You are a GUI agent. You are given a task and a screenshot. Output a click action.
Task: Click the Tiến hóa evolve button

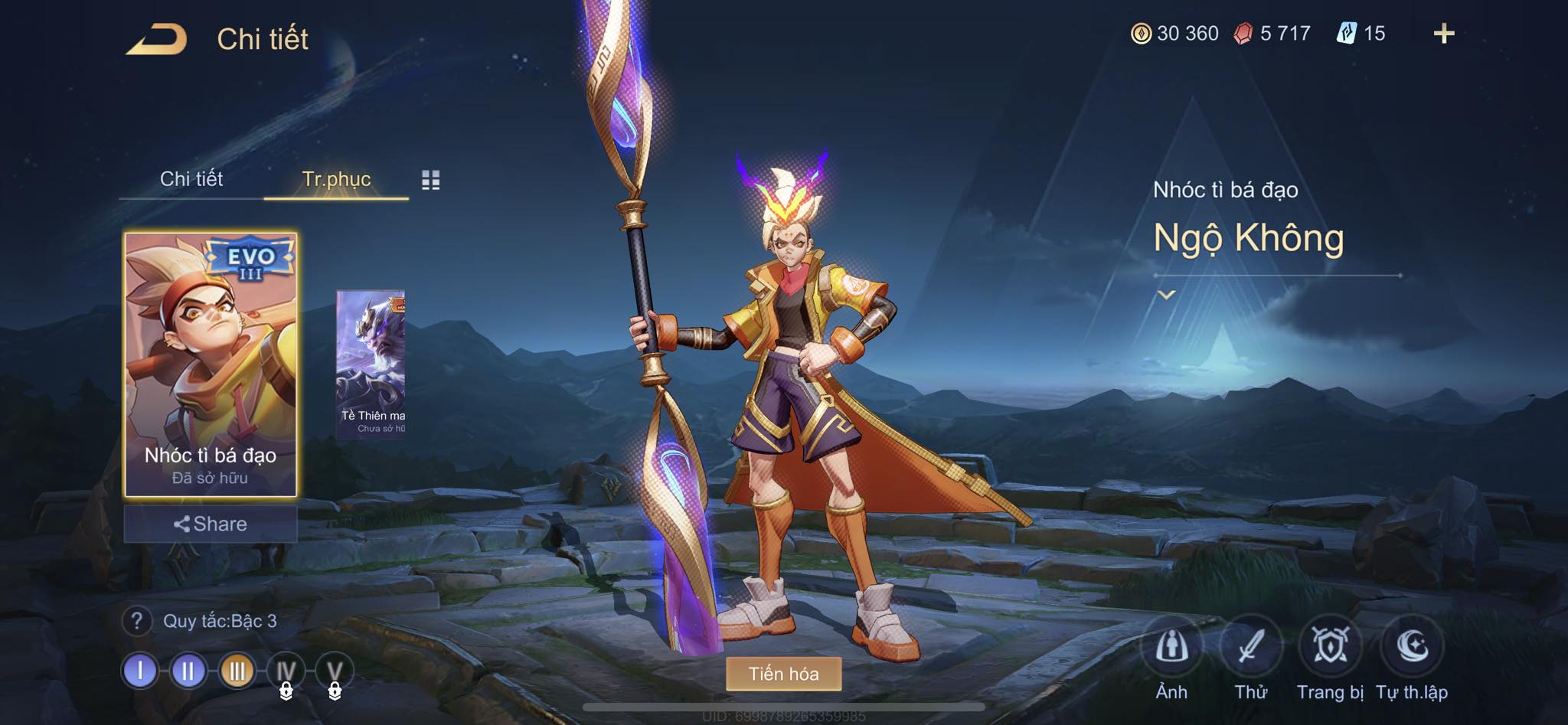click(x=783, y=674)
